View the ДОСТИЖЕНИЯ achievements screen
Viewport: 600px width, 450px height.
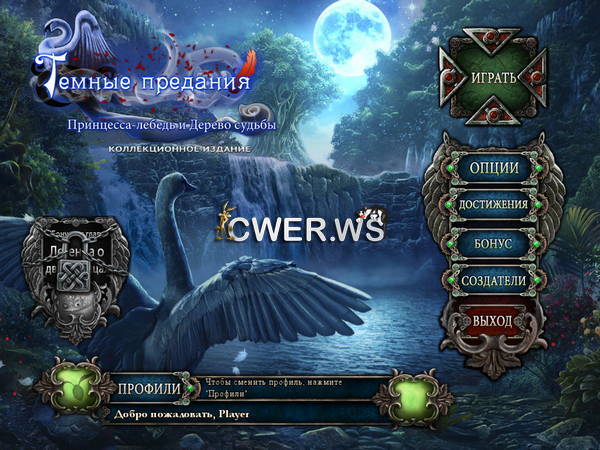[492, 205]
